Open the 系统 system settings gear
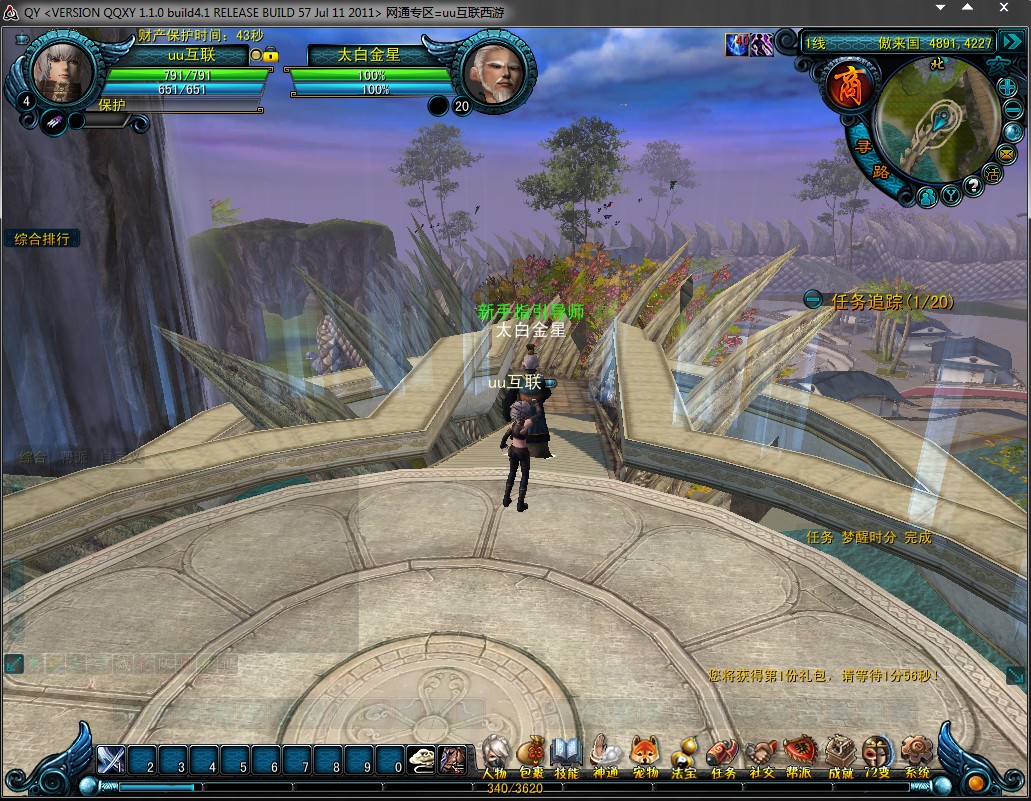This screenshot has height=801, width=1031. [916, 755]
